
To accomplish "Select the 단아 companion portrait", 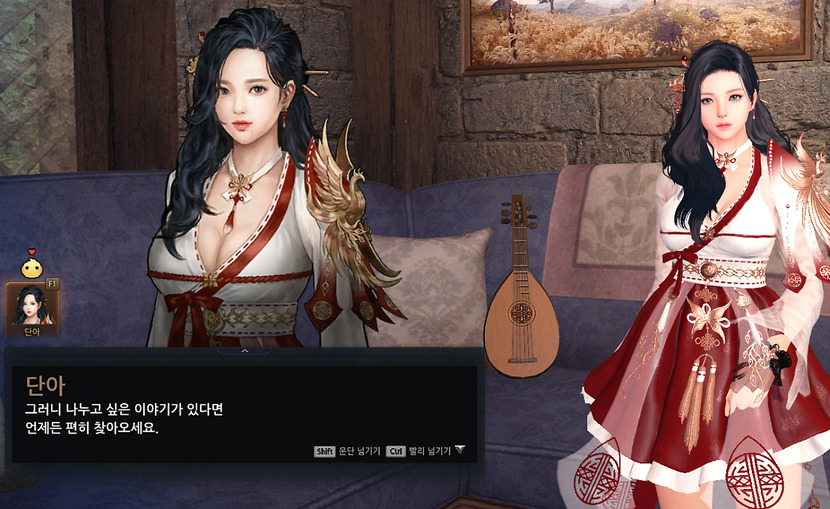I will [32, 307].
